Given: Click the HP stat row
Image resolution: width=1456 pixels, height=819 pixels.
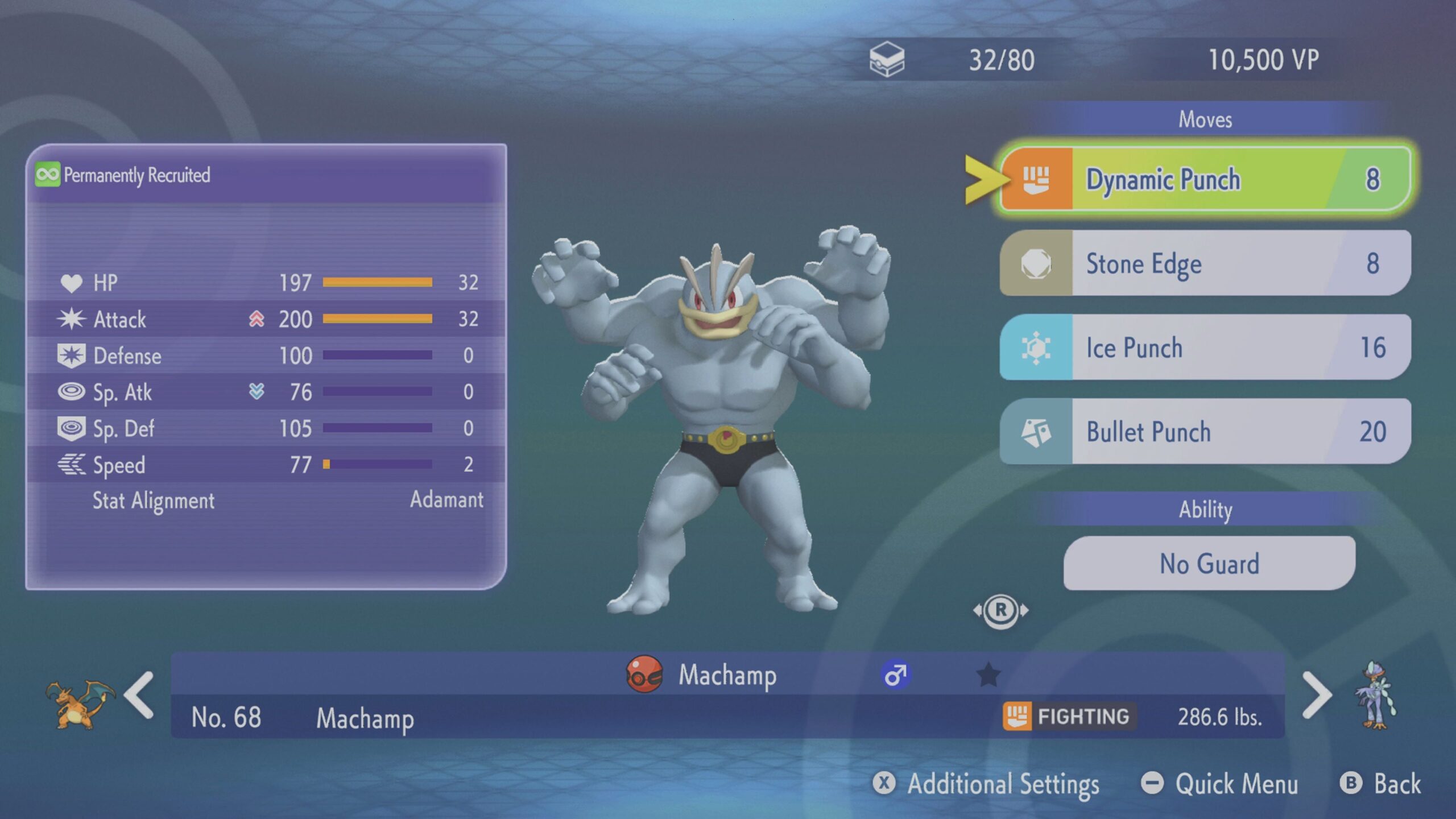Looking at the screenshot, I should pos(266,283).
